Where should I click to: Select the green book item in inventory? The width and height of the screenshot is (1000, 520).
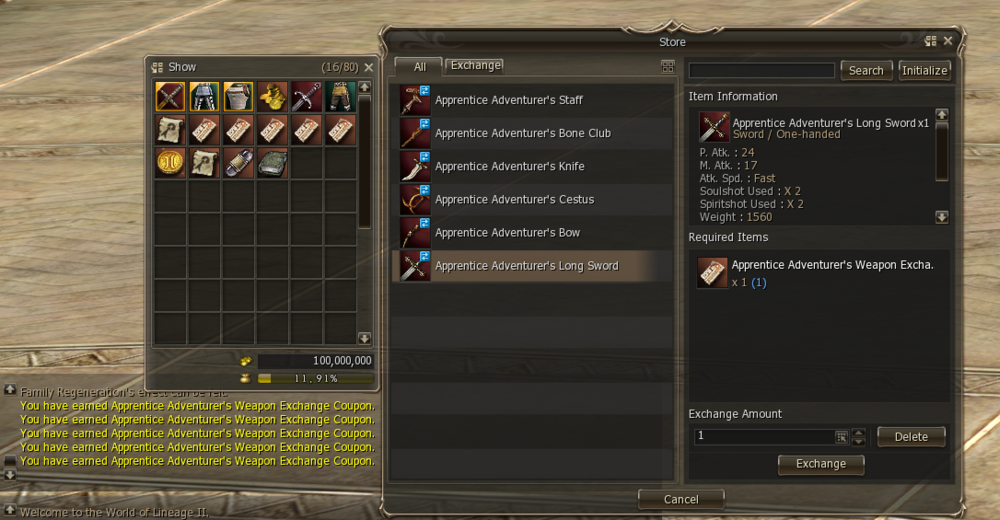[272, 162]
